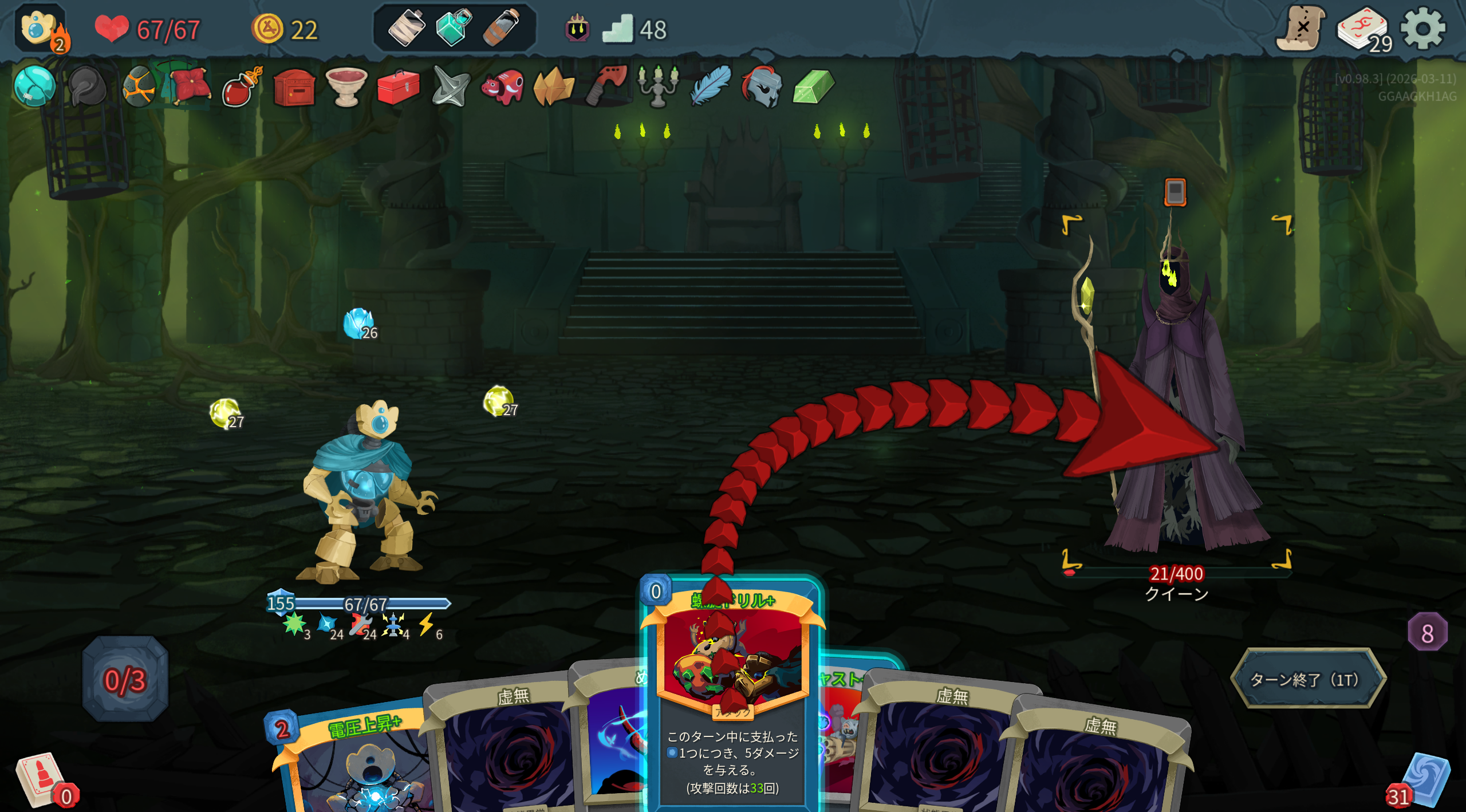Image resolution: width=1466 pixels, height=812 pixels.
Task: View the full deck with 29 cards
Action: (1363, 30)
